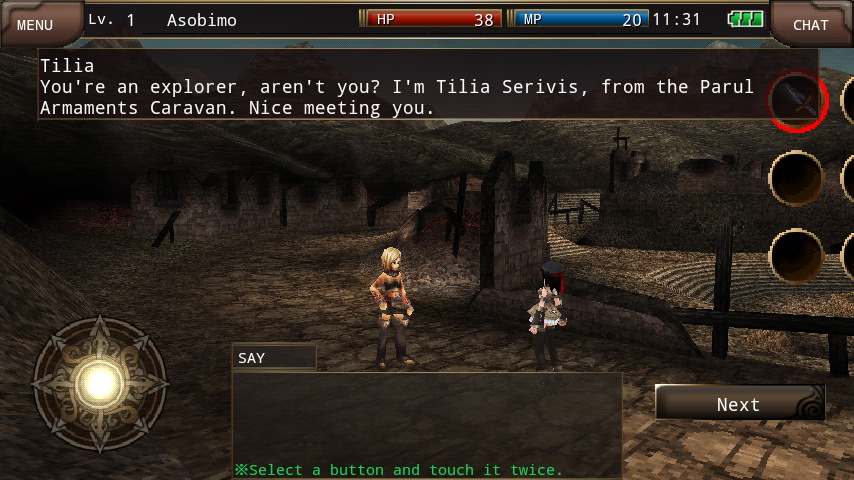Open the MENU button

[x=36, y=24]
